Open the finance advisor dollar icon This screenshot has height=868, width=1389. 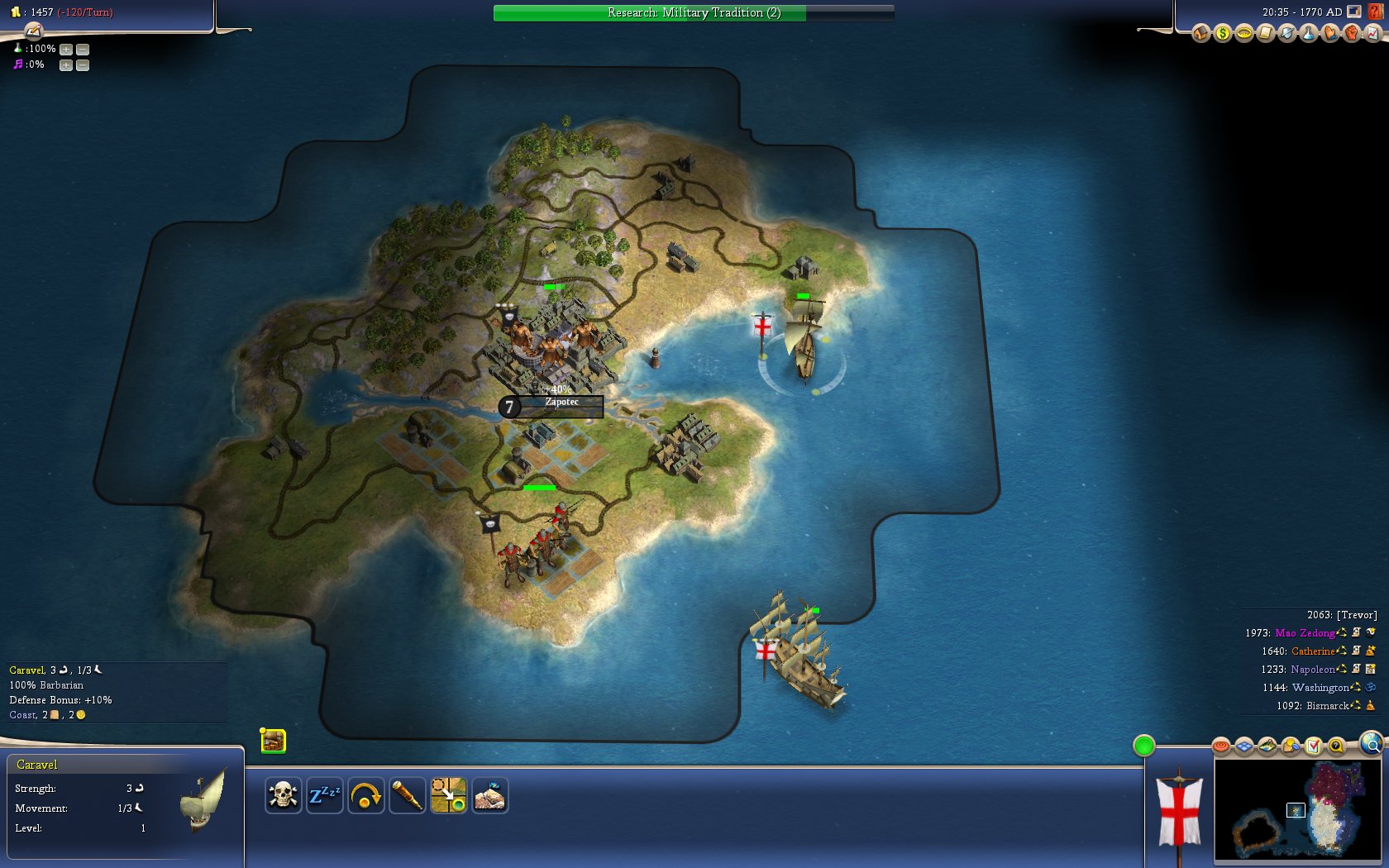point(1223,34)
